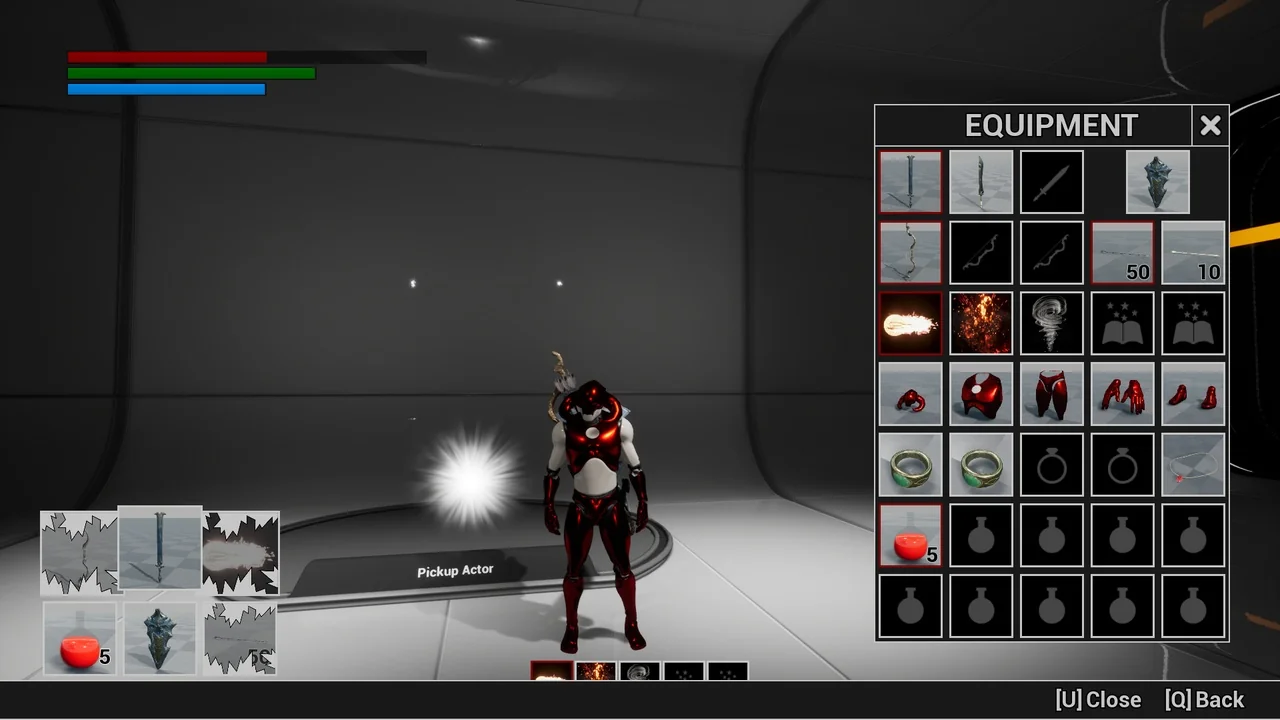This screenshot has width=1280, height=720.
Task: Select the fiery explosion spell slot
Action: tap(981, 323)
